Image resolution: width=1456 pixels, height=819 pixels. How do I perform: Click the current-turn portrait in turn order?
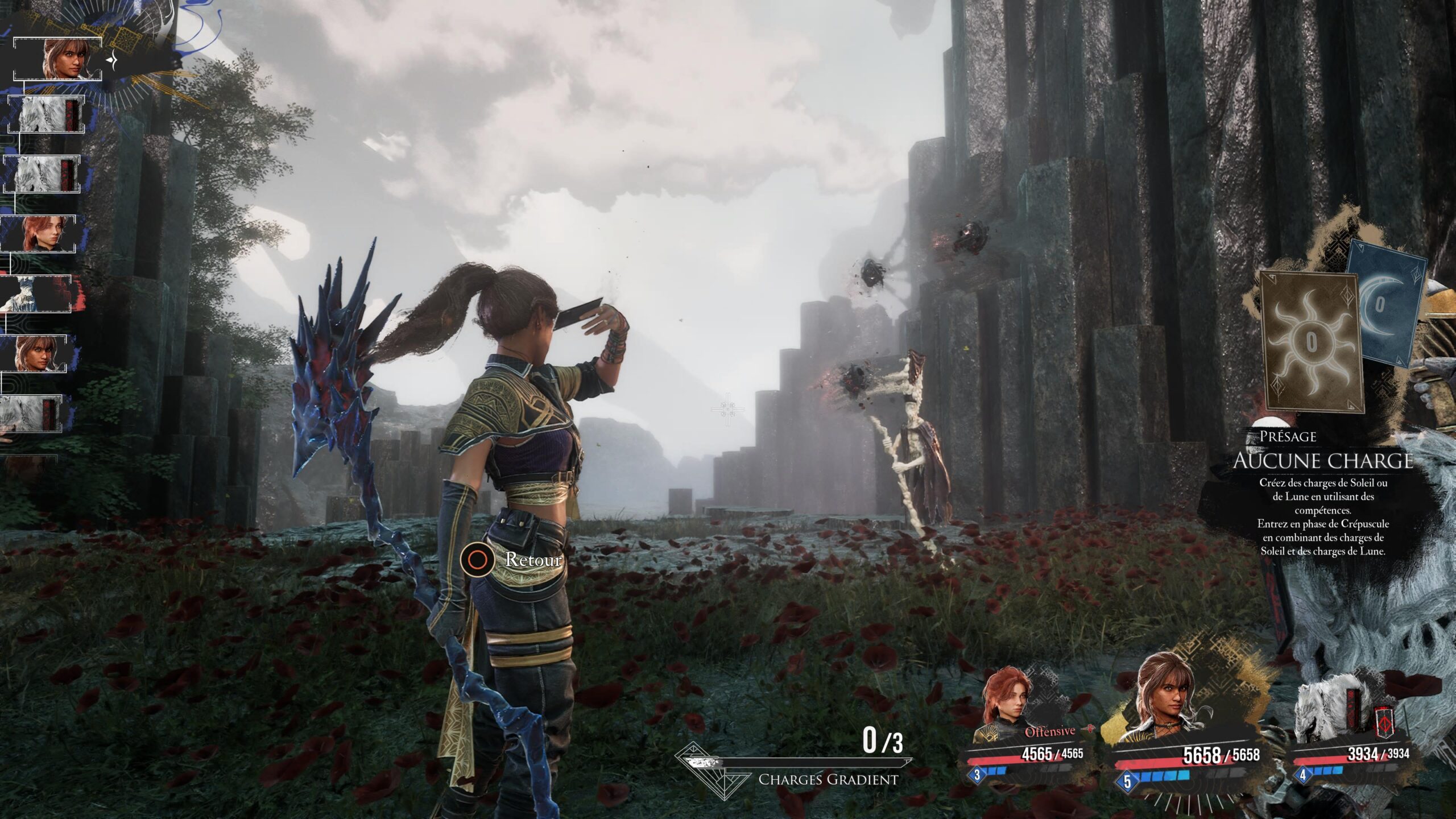point(64,59)
